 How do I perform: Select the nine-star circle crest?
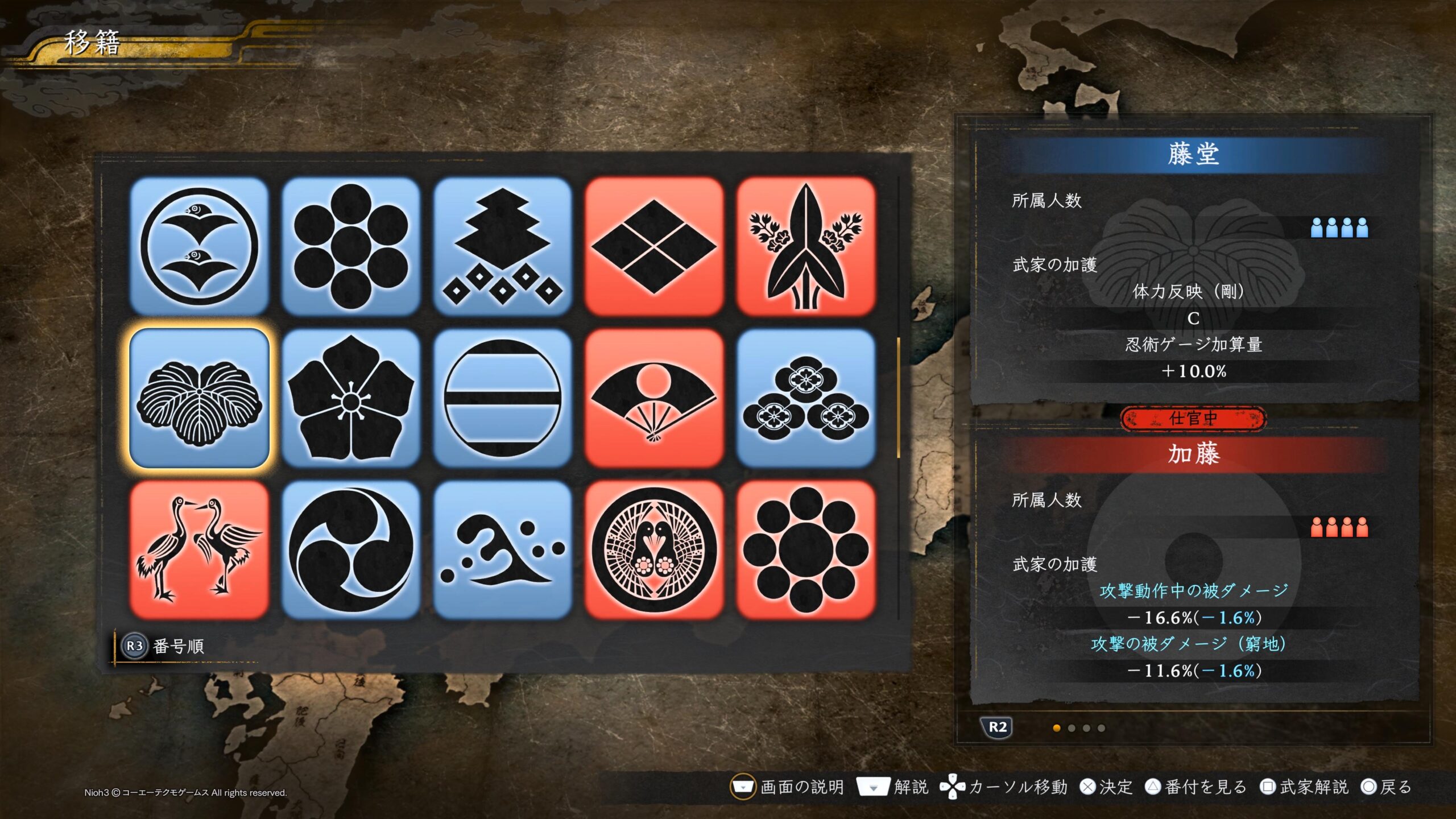pos(805,550)
